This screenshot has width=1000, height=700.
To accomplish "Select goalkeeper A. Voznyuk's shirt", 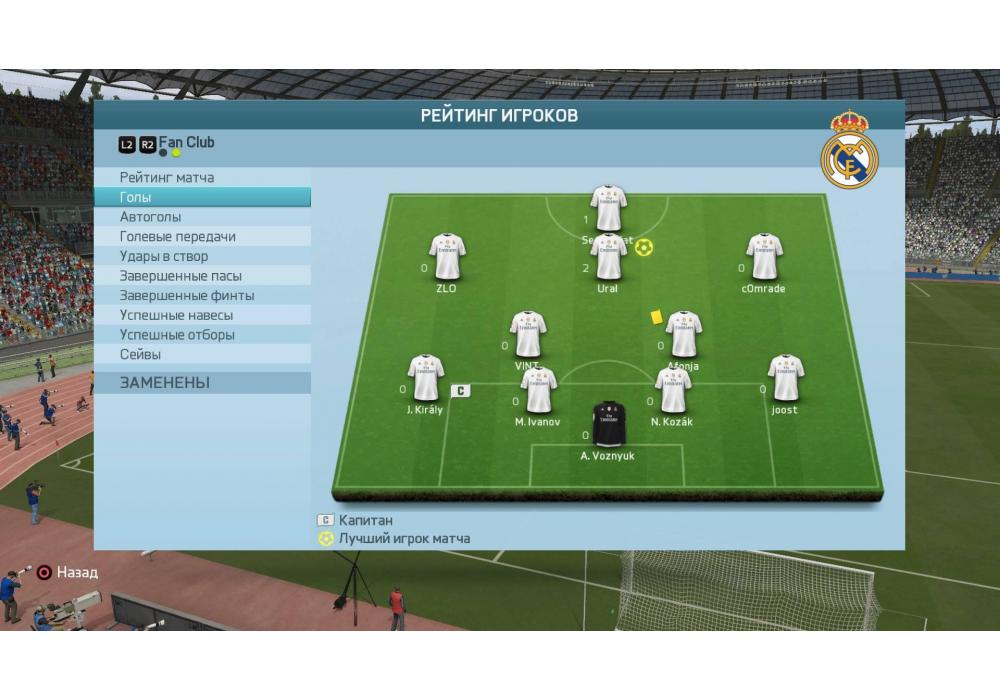I will tap(608, 425).
